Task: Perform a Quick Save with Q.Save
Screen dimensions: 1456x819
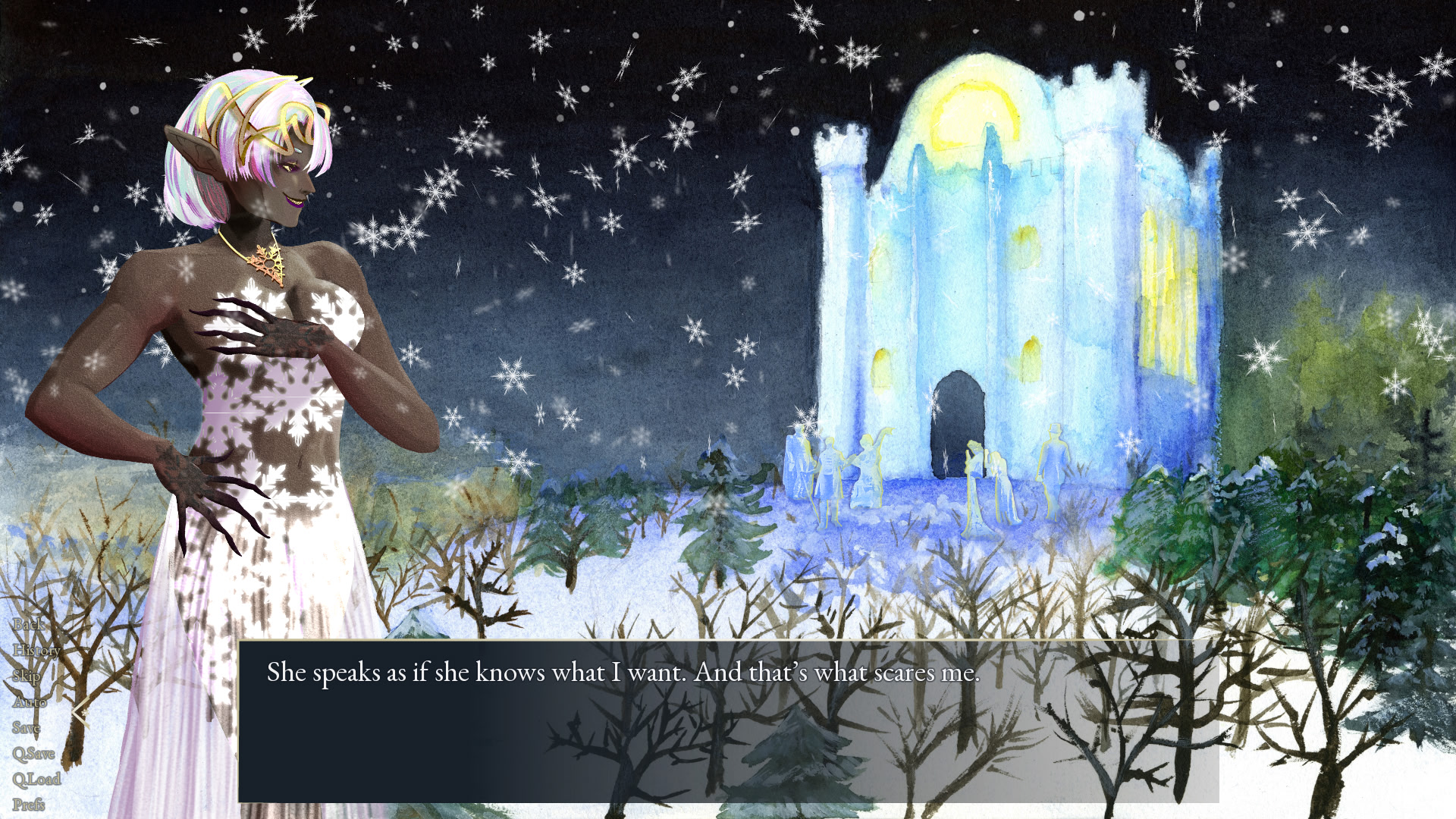Action: pos(34,753)
